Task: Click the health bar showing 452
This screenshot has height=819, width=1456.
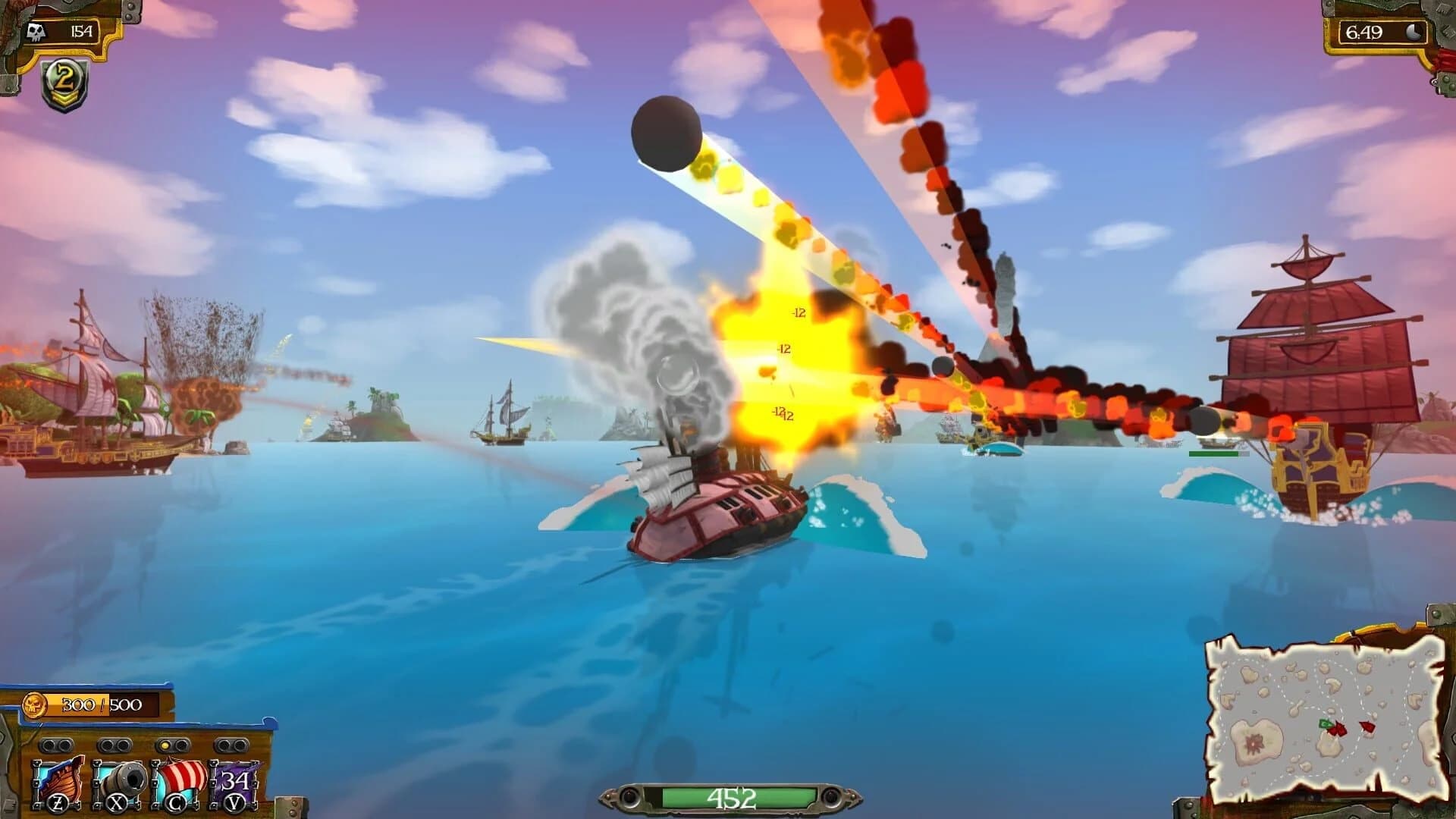Action: point(730,797)
